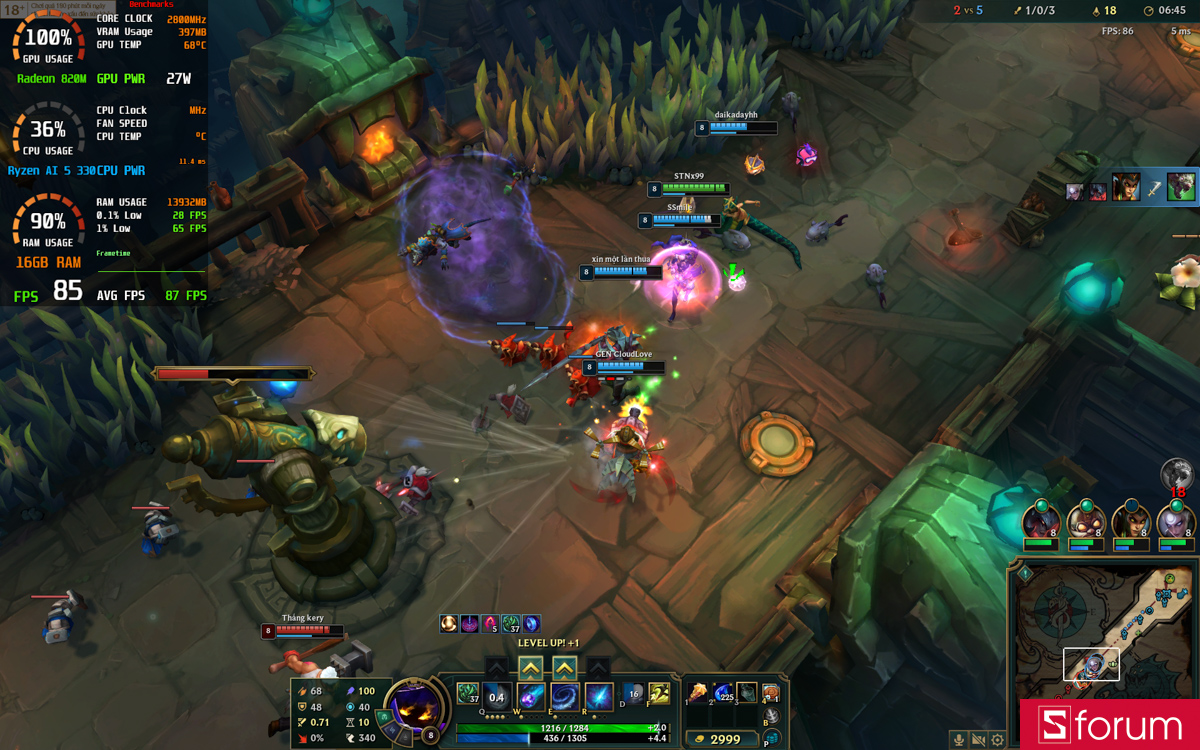Click the minimap alert ping button
This screenshot has height=750, width=1200.
click(1026, 574)
